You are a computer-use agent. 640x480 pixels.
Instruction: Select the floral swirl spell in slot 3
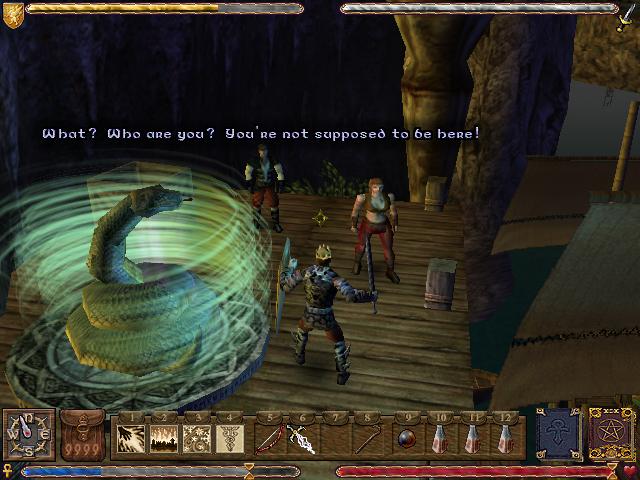click(197, 438)
